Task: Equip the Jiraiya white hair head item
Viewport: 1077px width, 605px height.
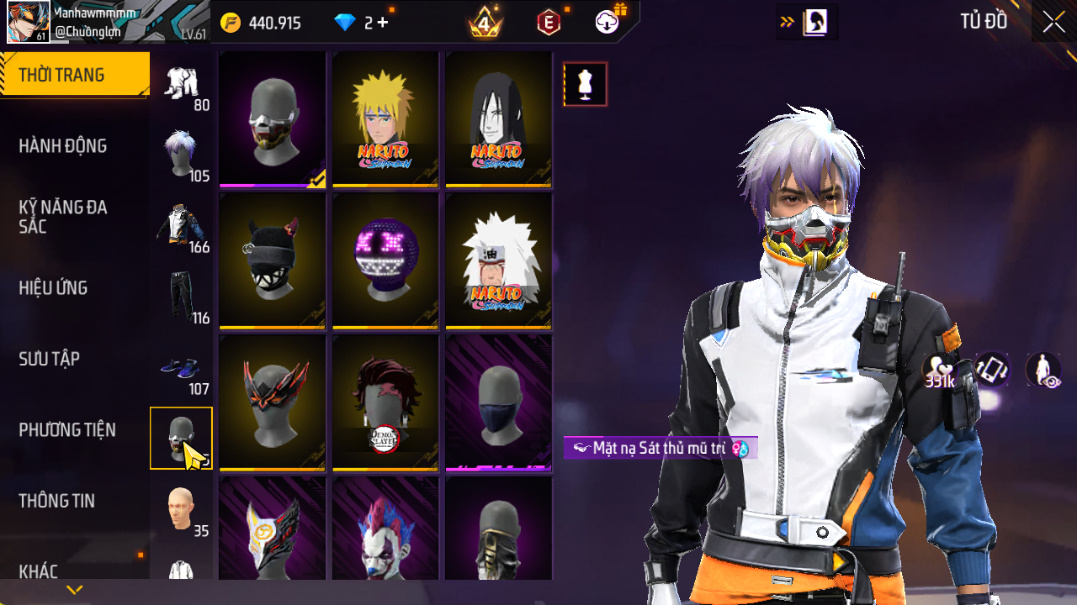Action: [x=498, y=260]
